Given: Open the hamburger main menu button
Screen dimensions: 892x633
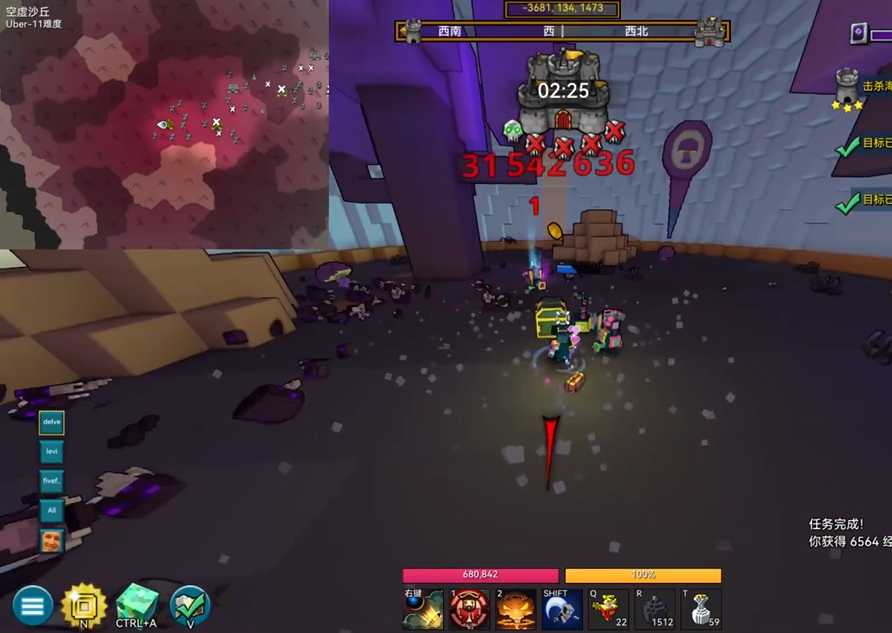Looking at the screenshot, I should (32, 605).
